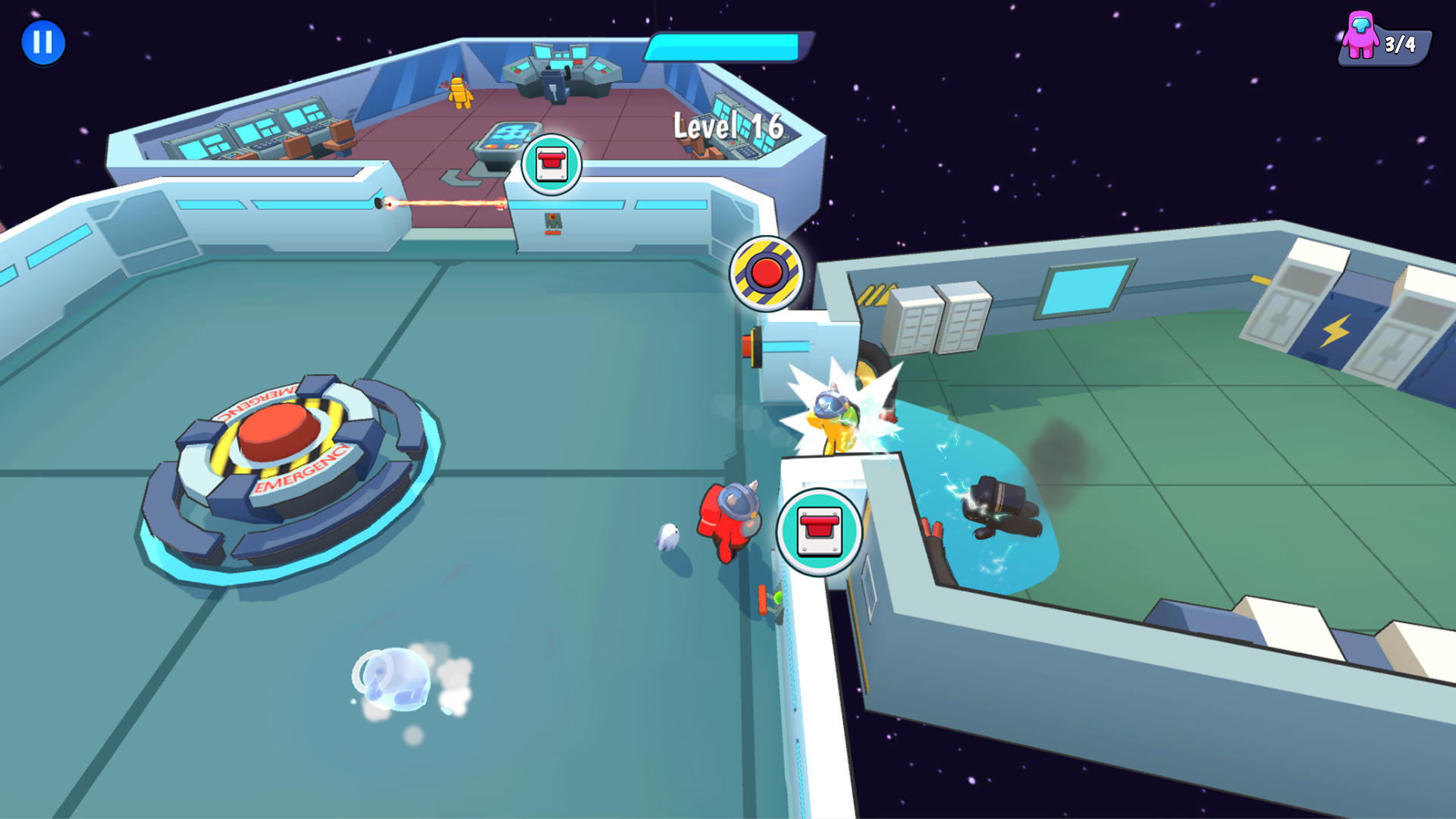This screenshot has height=819, width=1456.
Task: Click the cyan level progress bar
Action: point(726,47)
